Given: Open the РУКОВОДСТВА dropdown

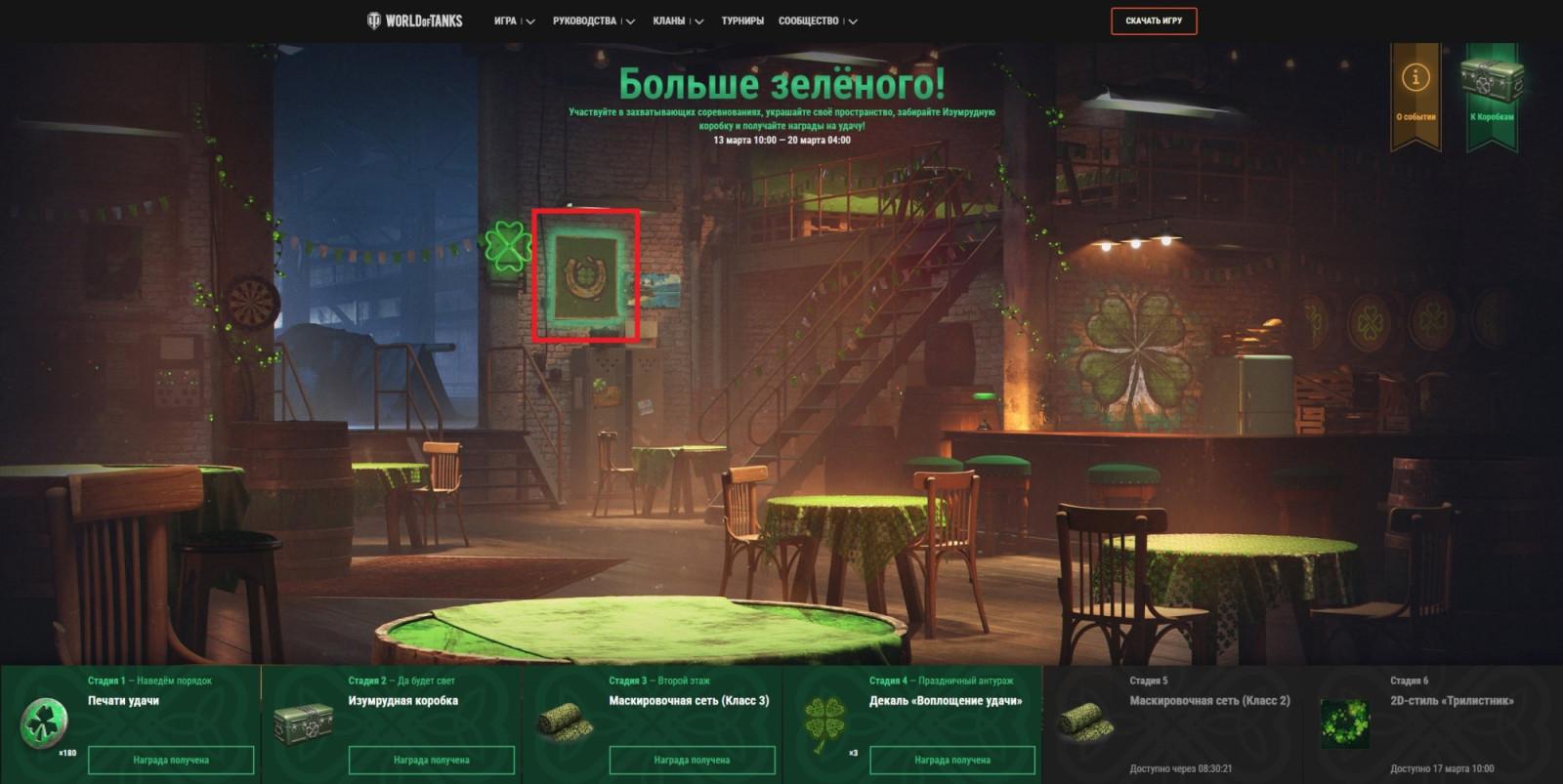Looking at the screenshot, I should [584, 19].
